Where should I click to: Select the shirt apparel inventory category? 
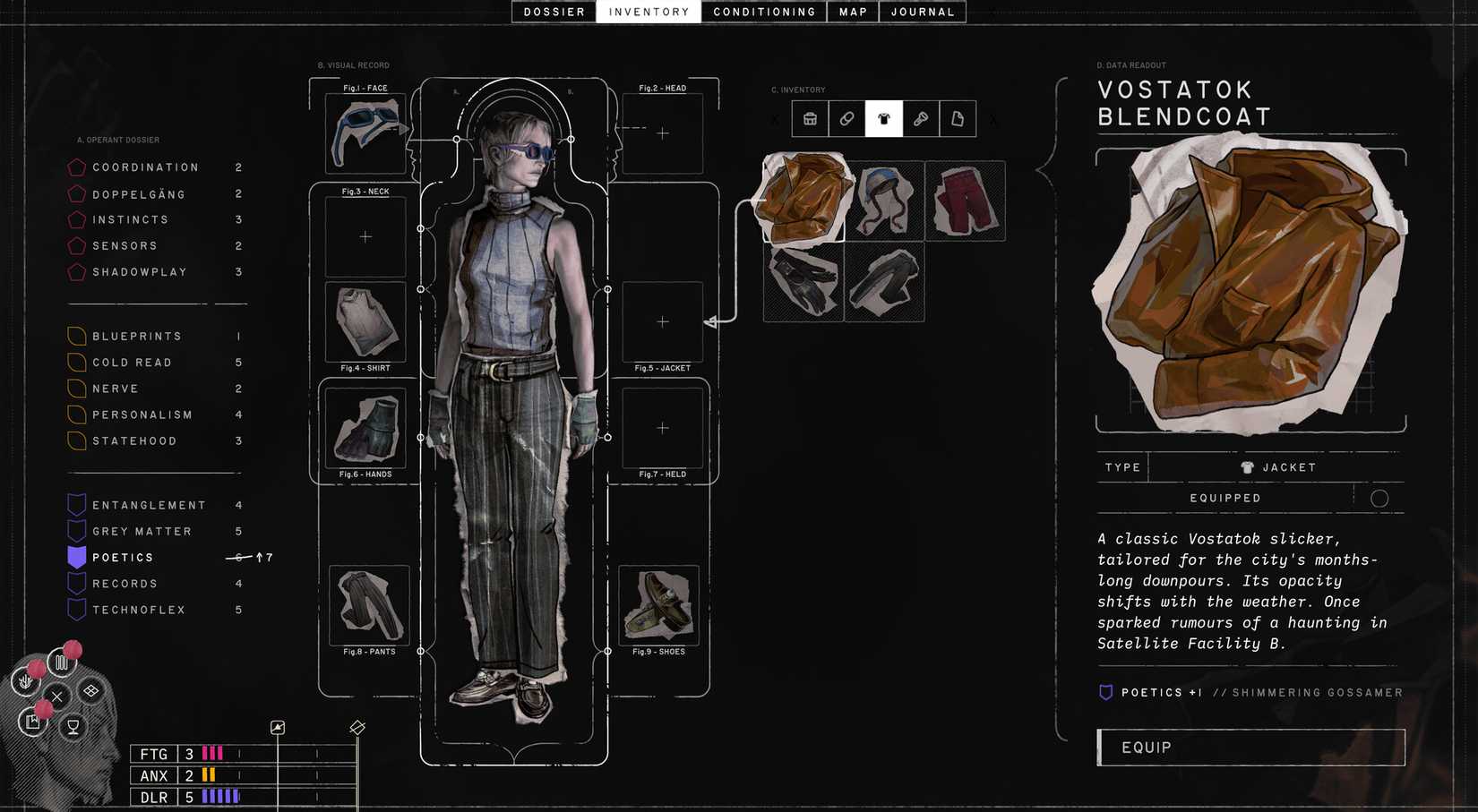point(884,118)
